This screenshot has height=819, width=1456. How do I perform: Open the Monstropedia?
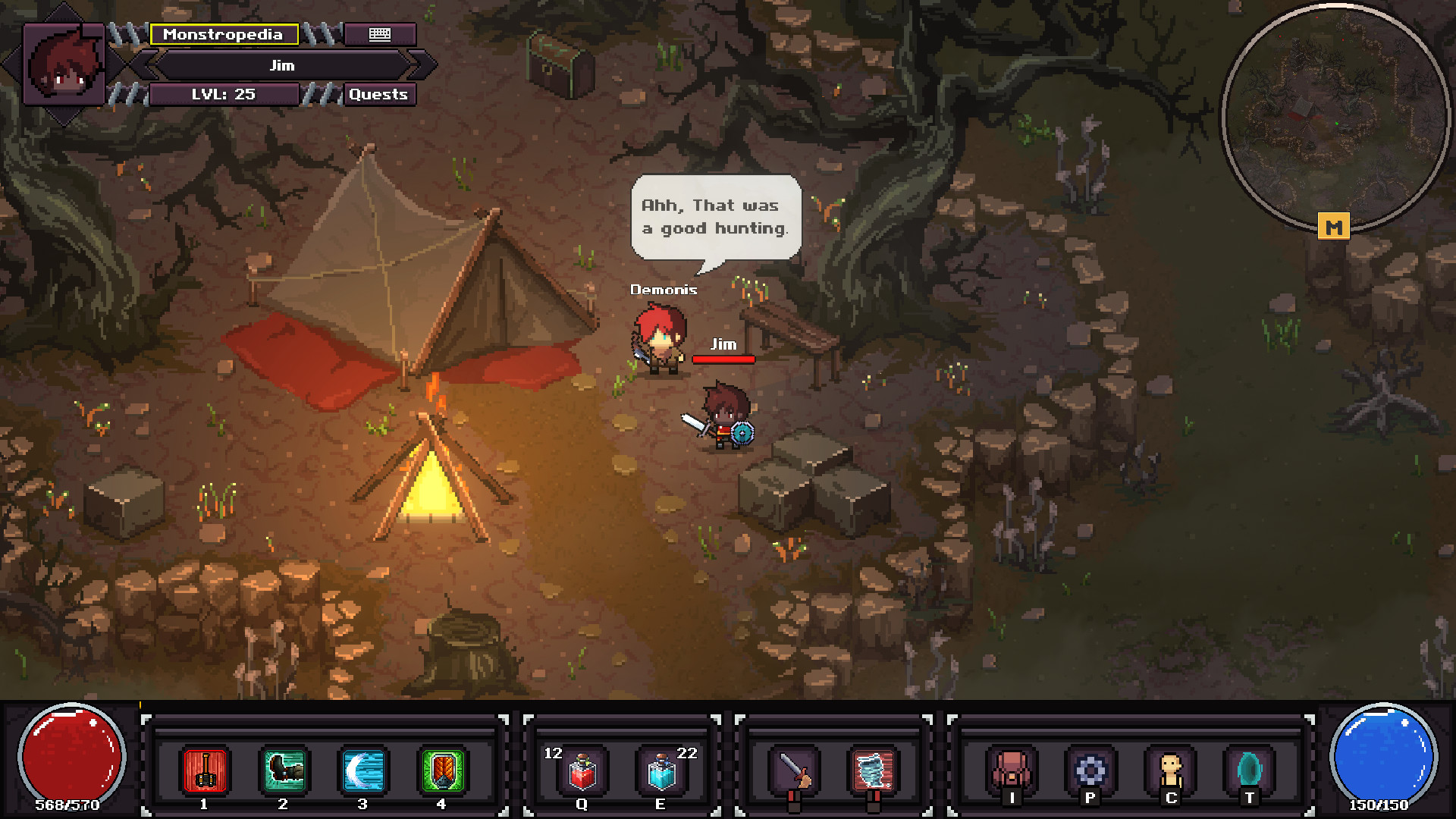click(x=224, y=34)
